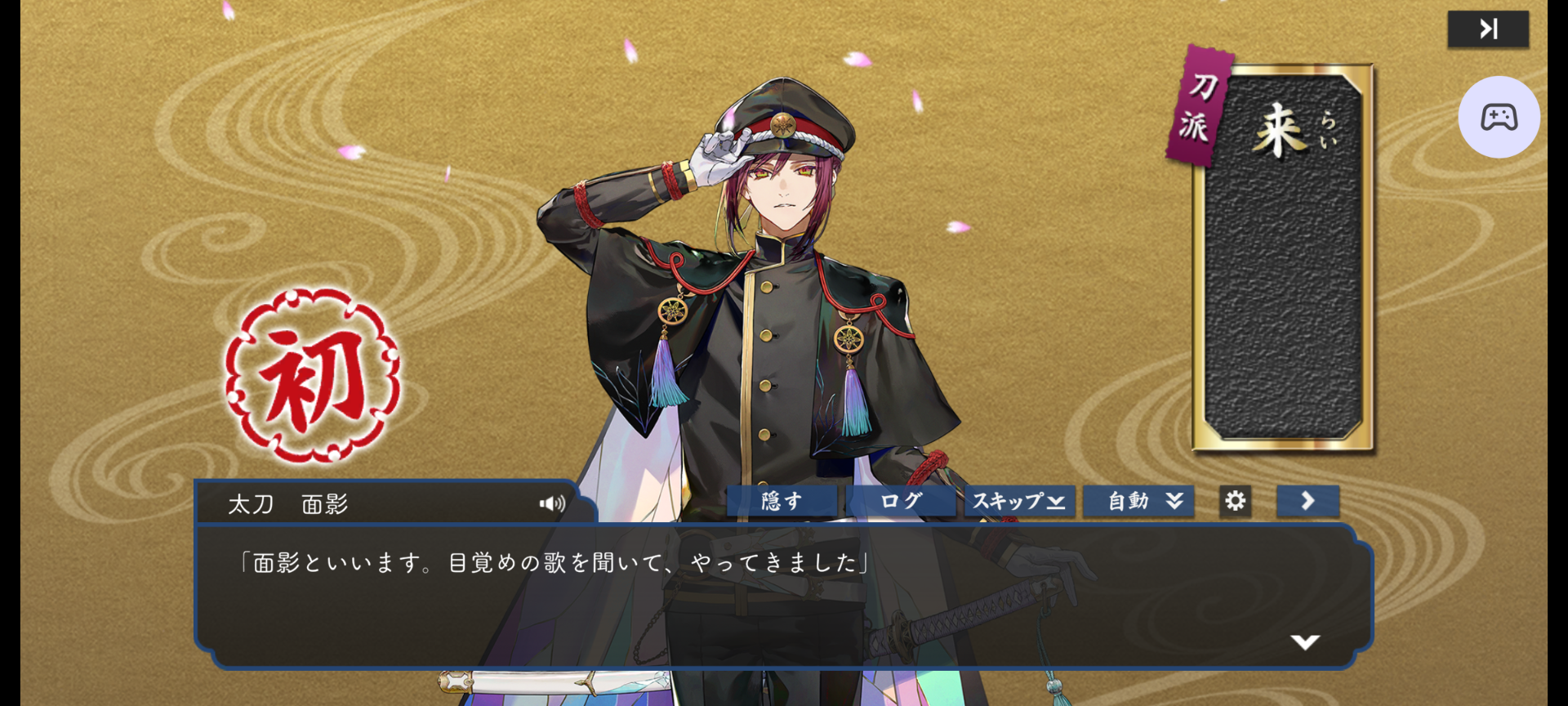Click the right-arrow next button

point(1307,501)
